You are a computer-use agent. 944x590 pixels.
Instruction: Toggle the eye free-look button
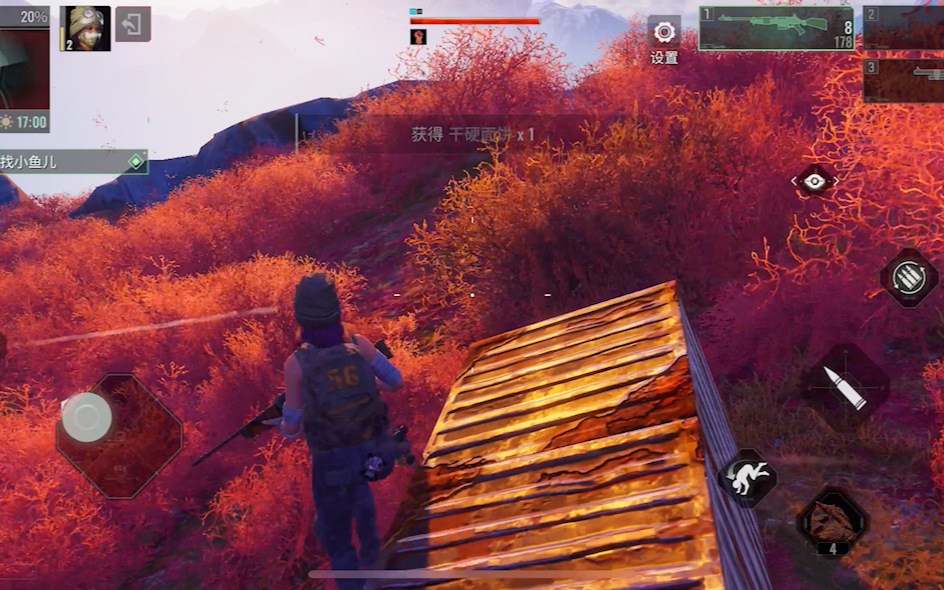coord(814,181)
